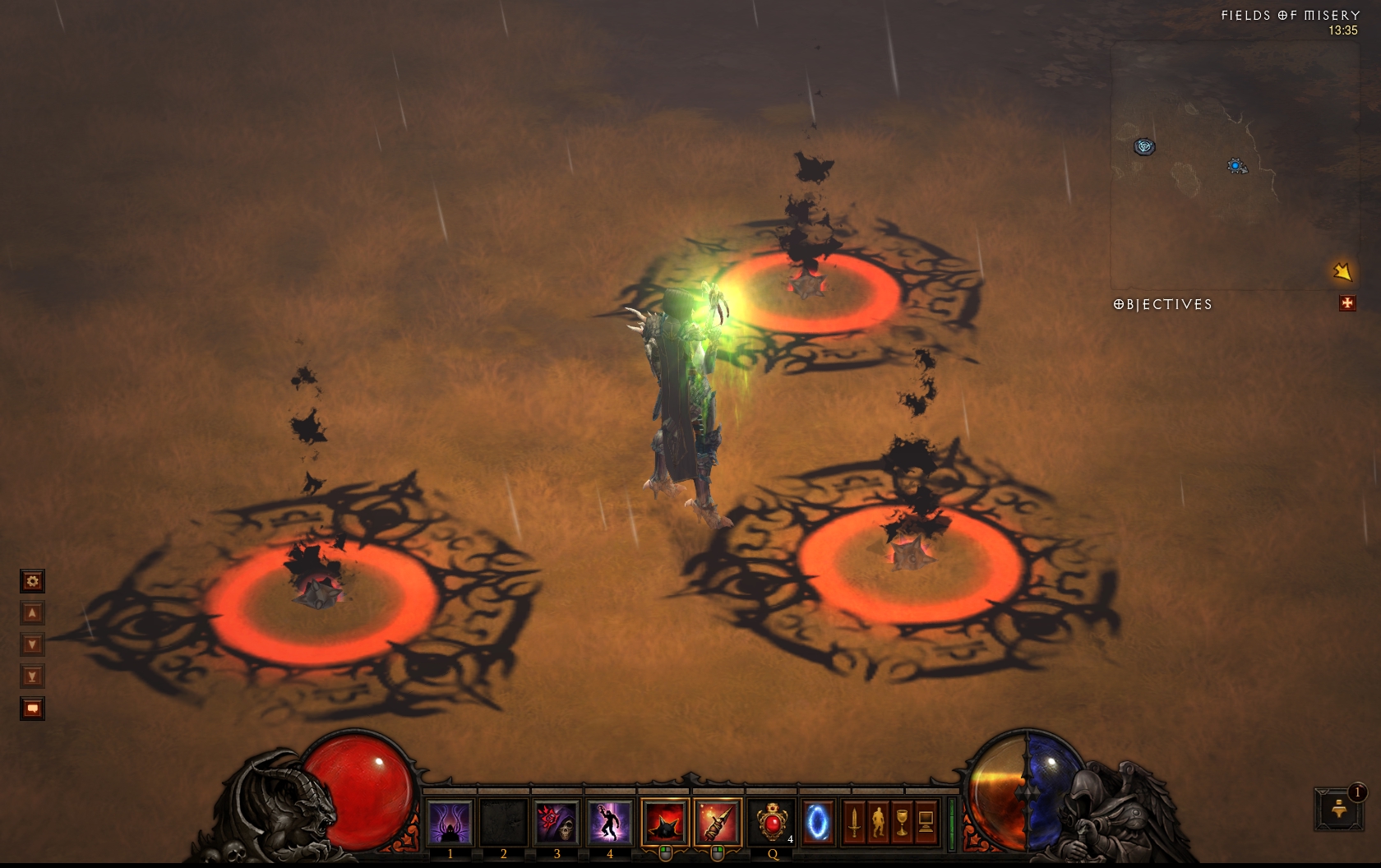Viewport: 1381px width, 868px height.
Task: Click the round waypoint marker on the minimap
Action: tap(1144, 146)
